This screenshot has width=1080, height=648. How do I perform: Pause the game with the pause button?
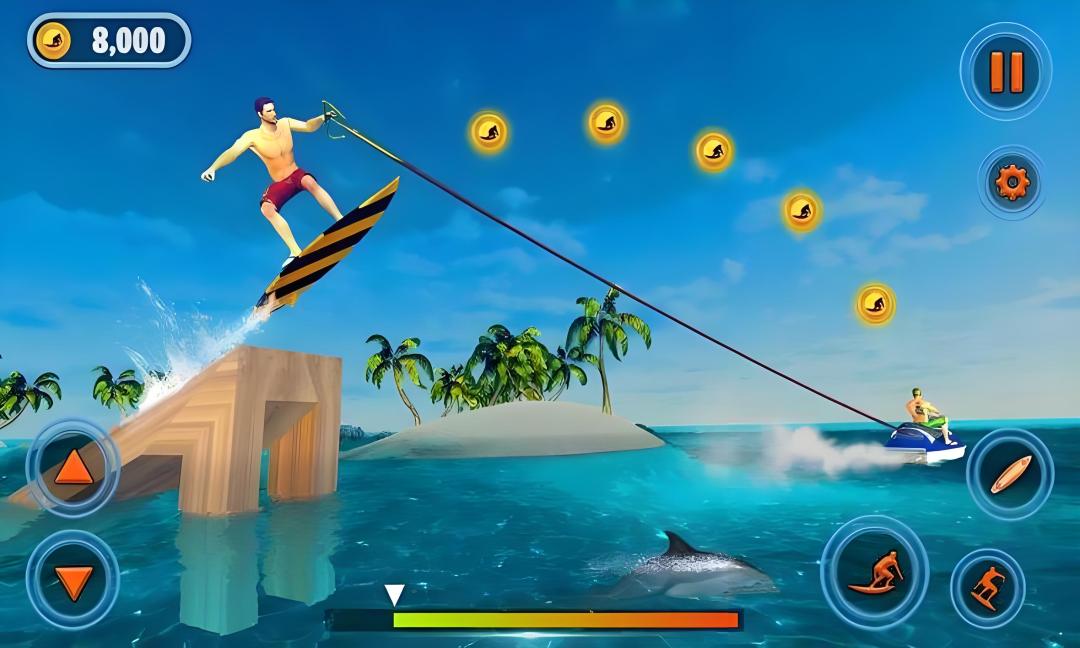(x=1006, y=71)
